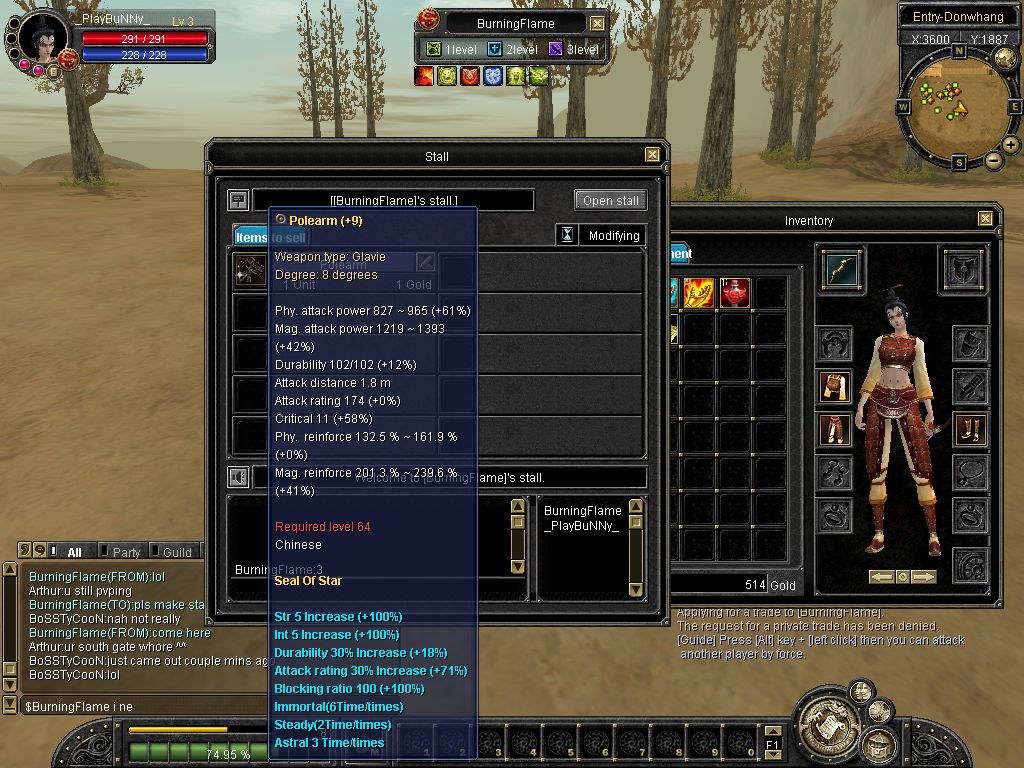Dismiss the BurningFlame target panel
1024x768 pixels.
(597, 23)
